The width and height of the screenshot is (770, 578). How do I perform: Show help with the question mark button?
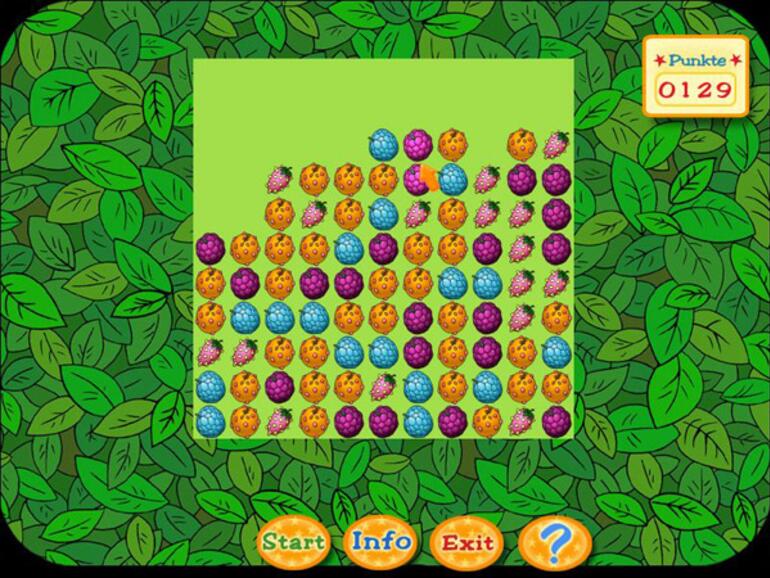(555, 543)
